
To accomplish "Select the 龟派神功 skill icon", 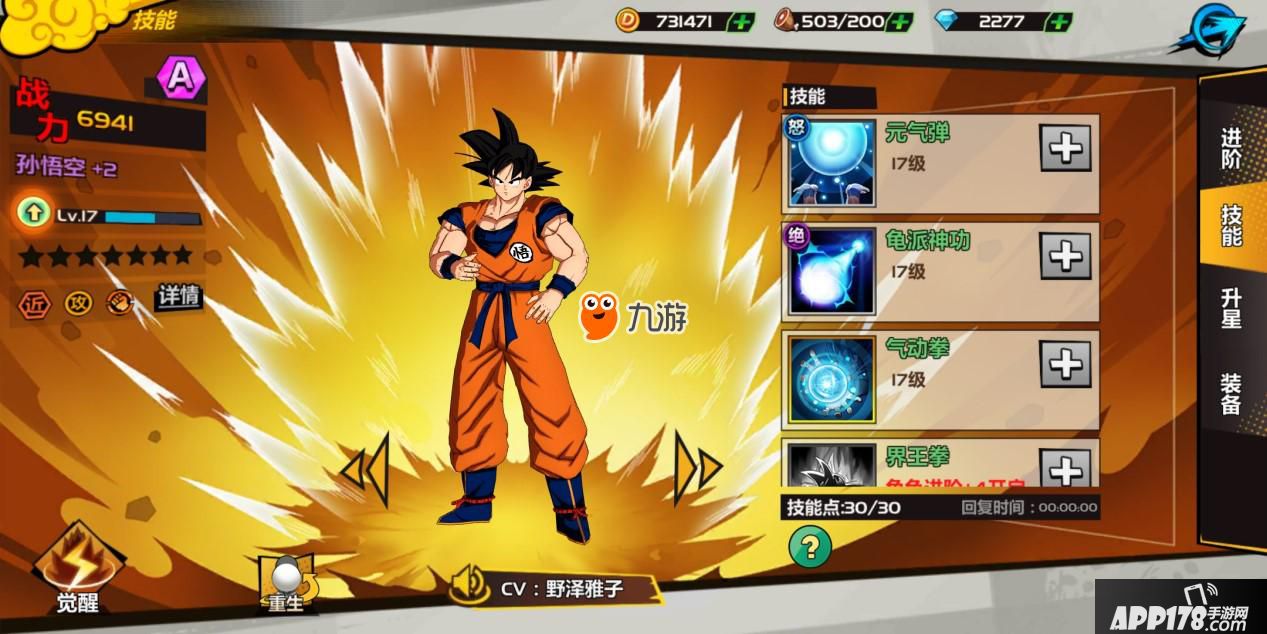I will (x=831, y=271).
